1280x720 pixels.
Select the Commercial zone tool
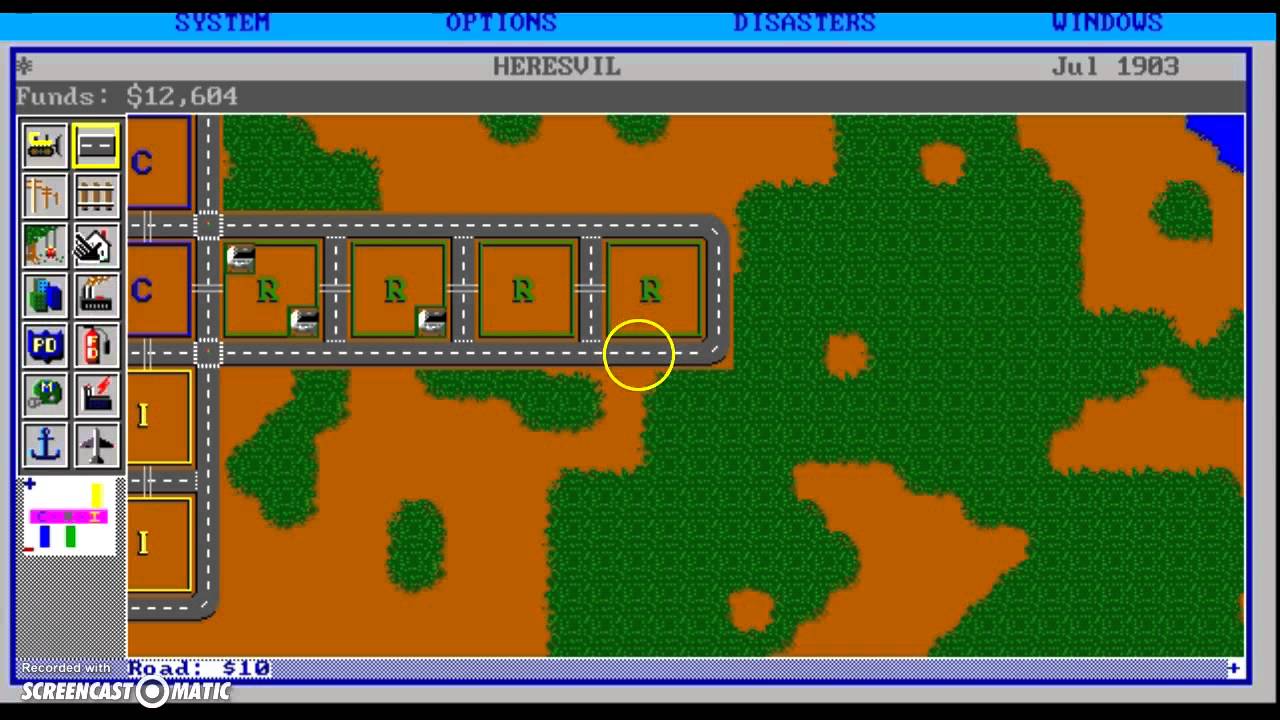pyautogui.click(x=44, y=295)
